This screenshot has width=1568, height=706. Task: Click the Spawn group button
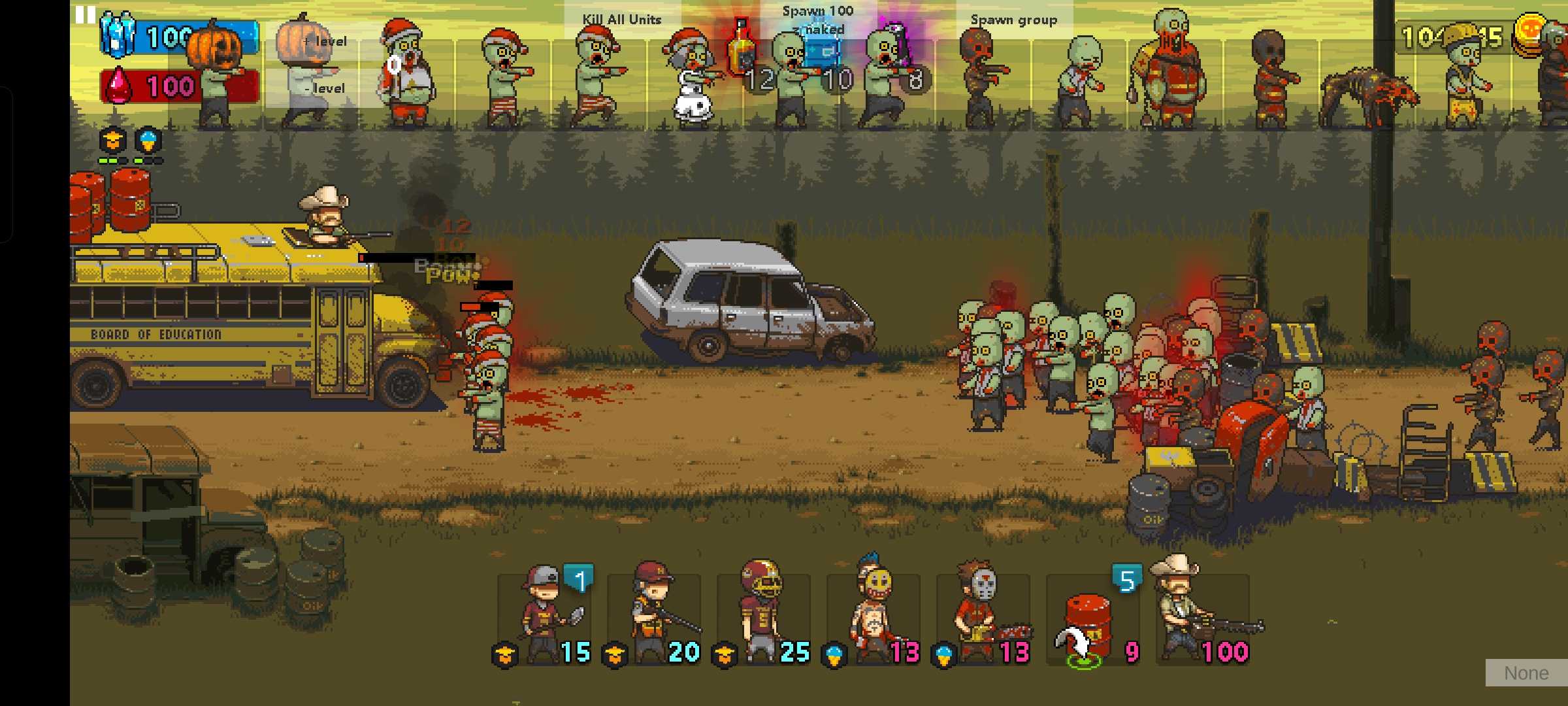(x=1013, y=20)
